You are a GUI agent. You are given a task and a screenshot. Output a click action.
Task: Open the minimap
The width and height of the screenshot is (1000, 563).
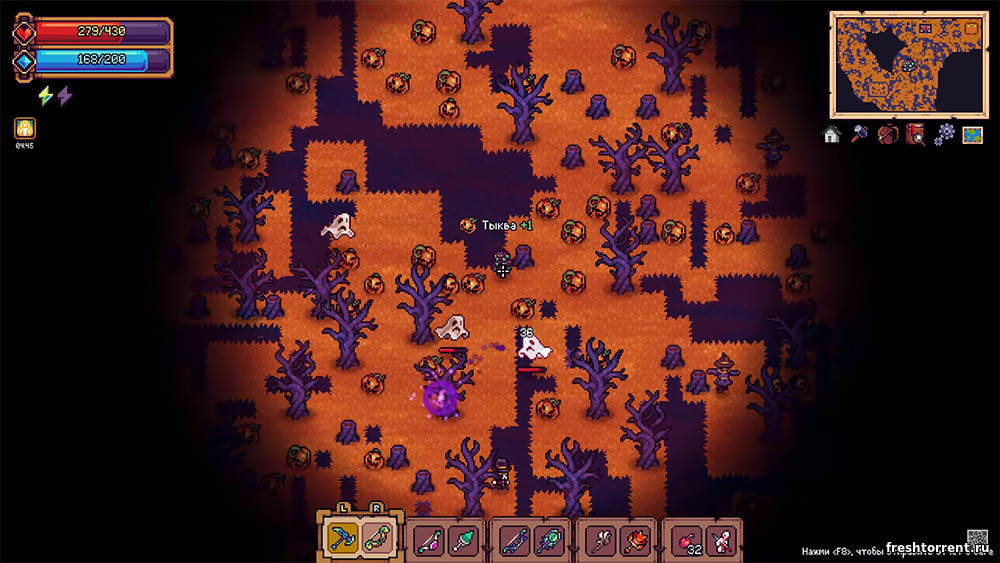tap(906, 64)
